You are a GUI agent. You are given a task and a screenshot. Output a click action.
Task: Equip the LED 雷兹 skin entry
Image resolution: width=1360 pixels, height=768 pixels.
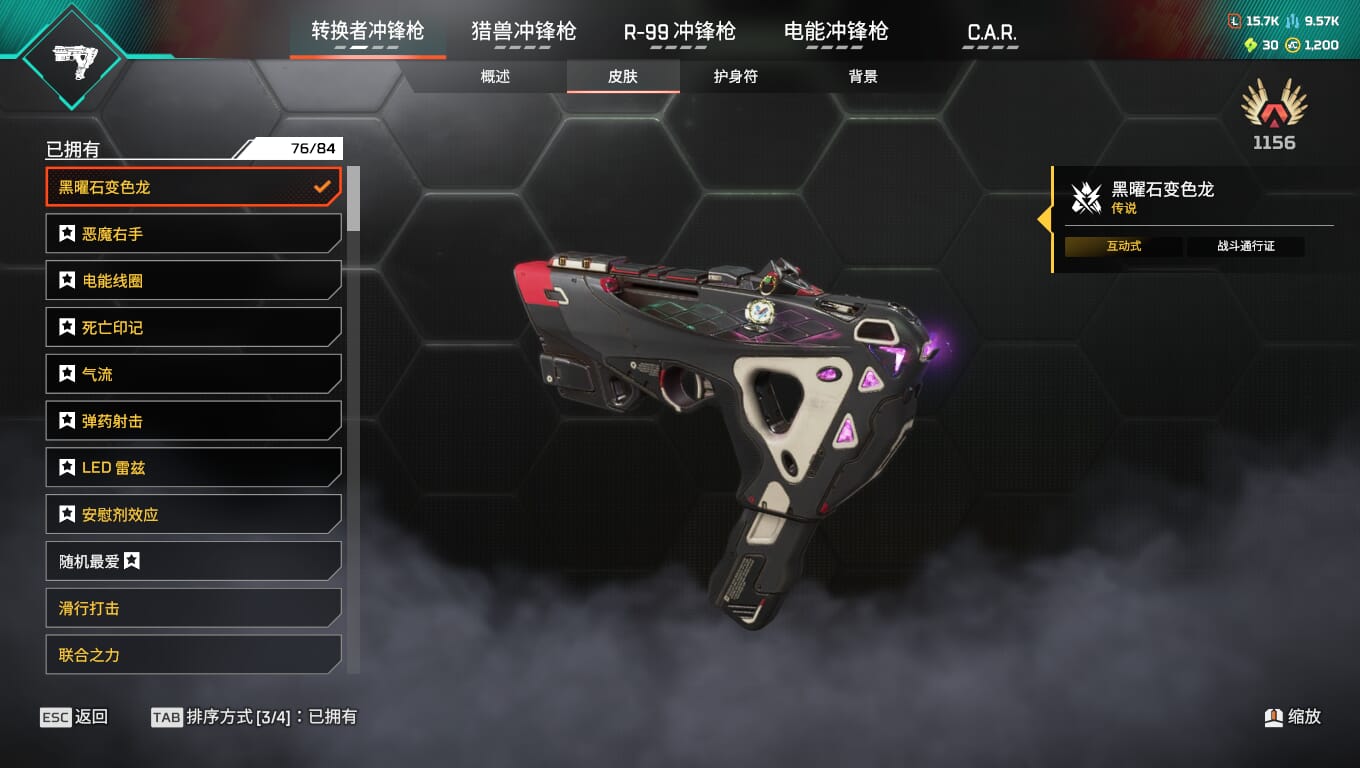click(x=193, y=468)
